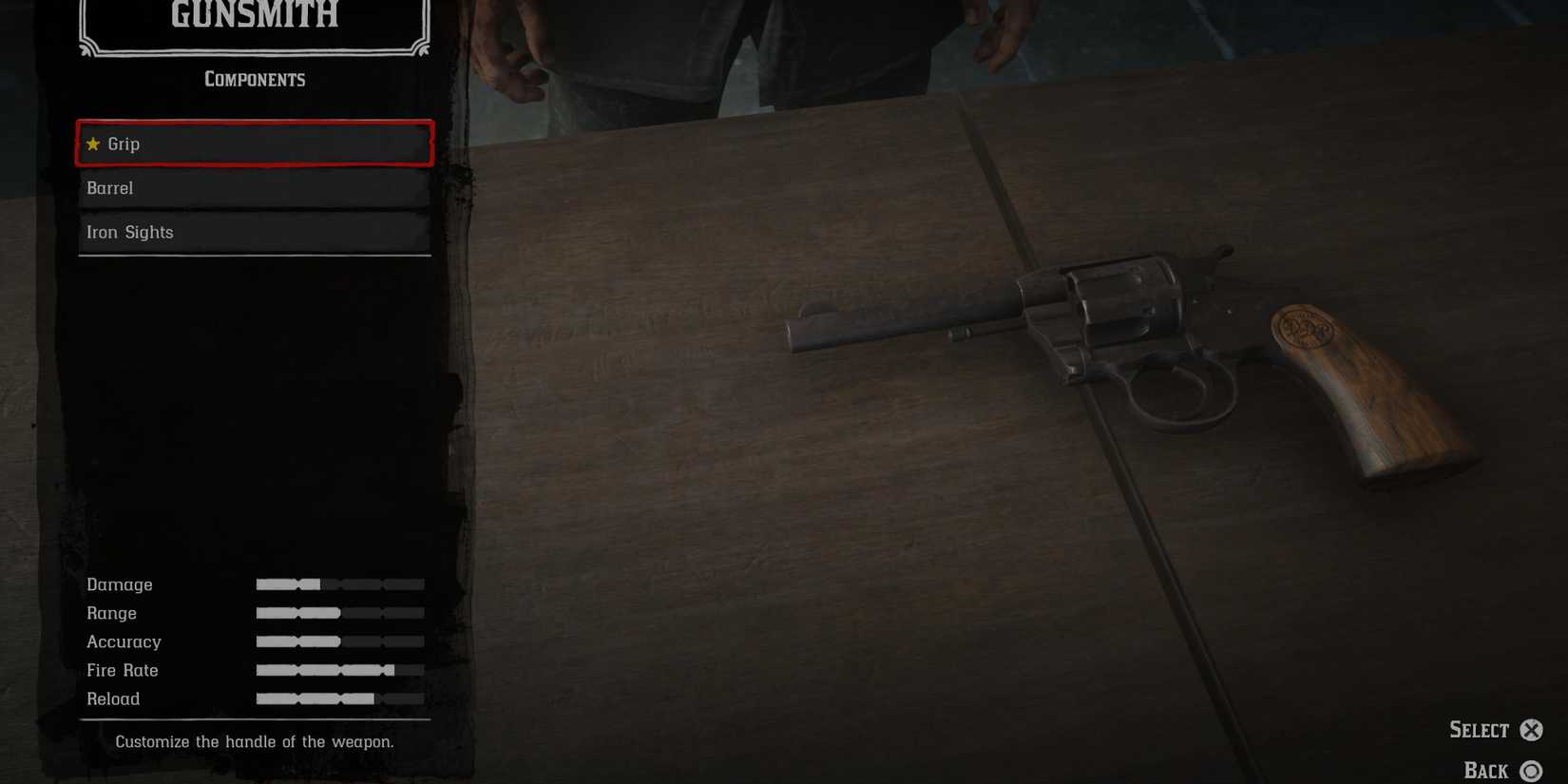
Task: Click the Fire Rate stat bar
Action: 339,670
